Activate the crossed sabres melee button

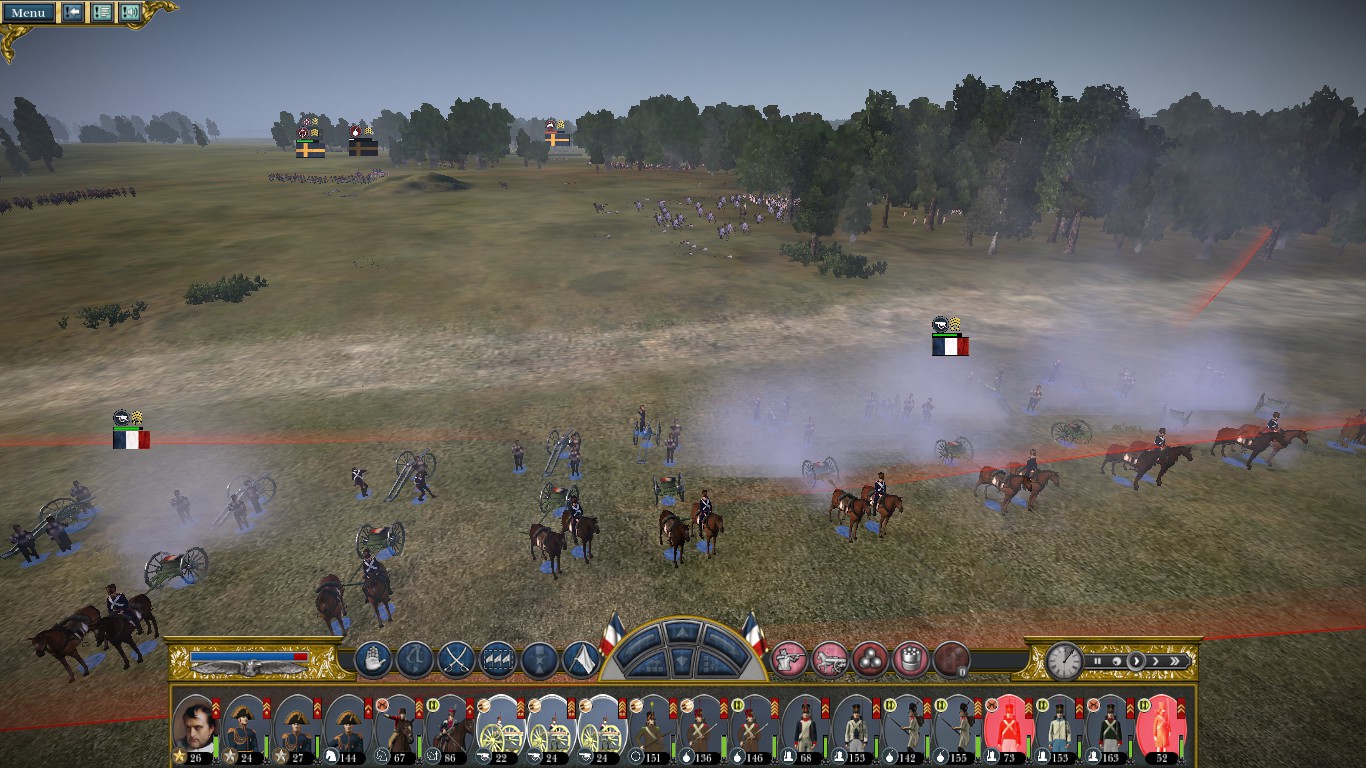click(456, 659)
